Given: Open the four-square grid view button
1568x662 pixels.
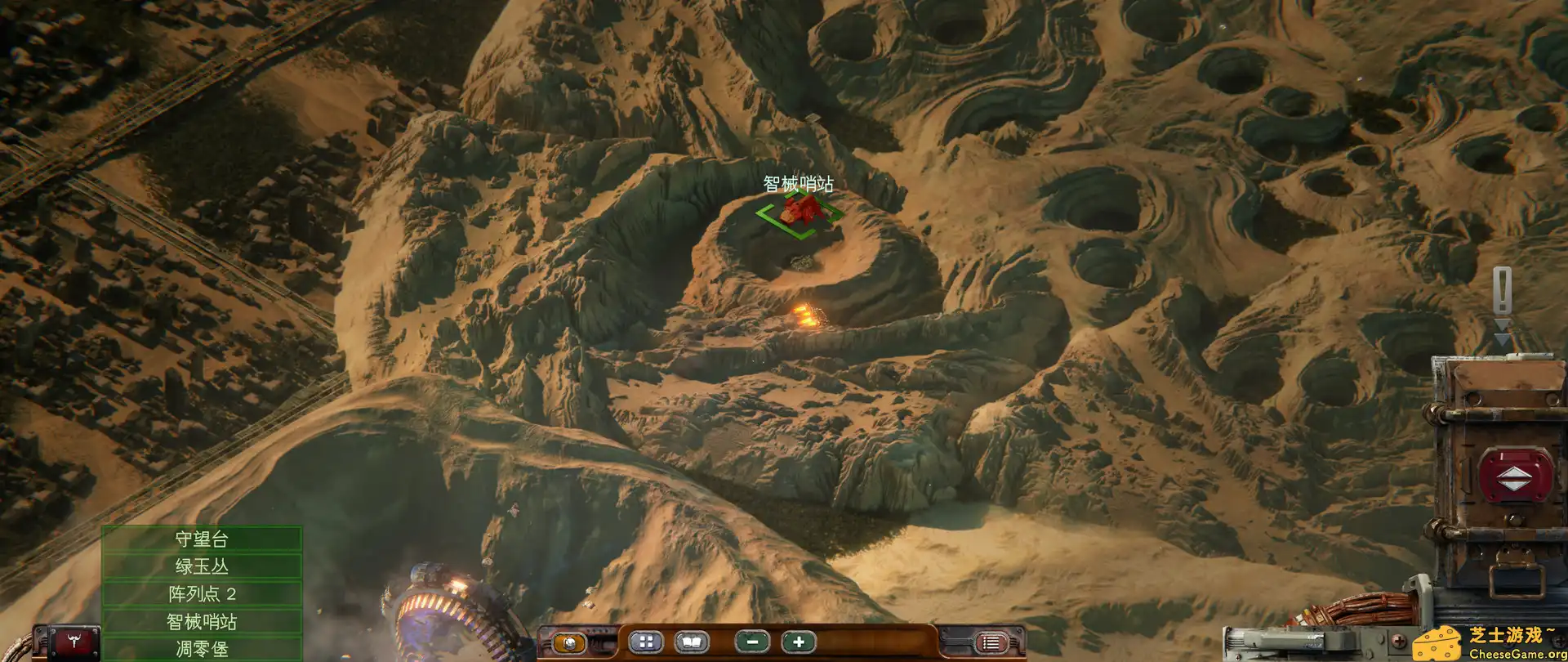Looking at the screenshot, I should pyautogui.click(x=646, y=642).
